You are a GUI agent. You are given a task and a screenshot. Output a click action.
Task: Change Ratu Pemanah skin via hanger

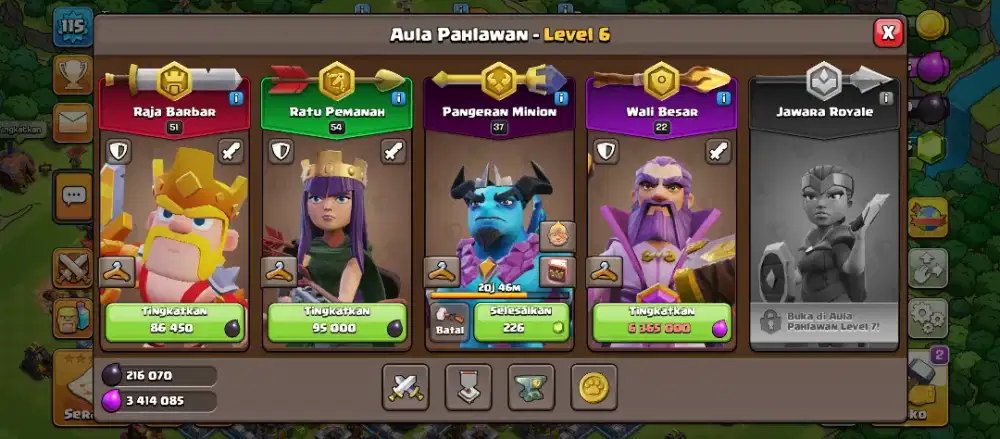point(279,271)
